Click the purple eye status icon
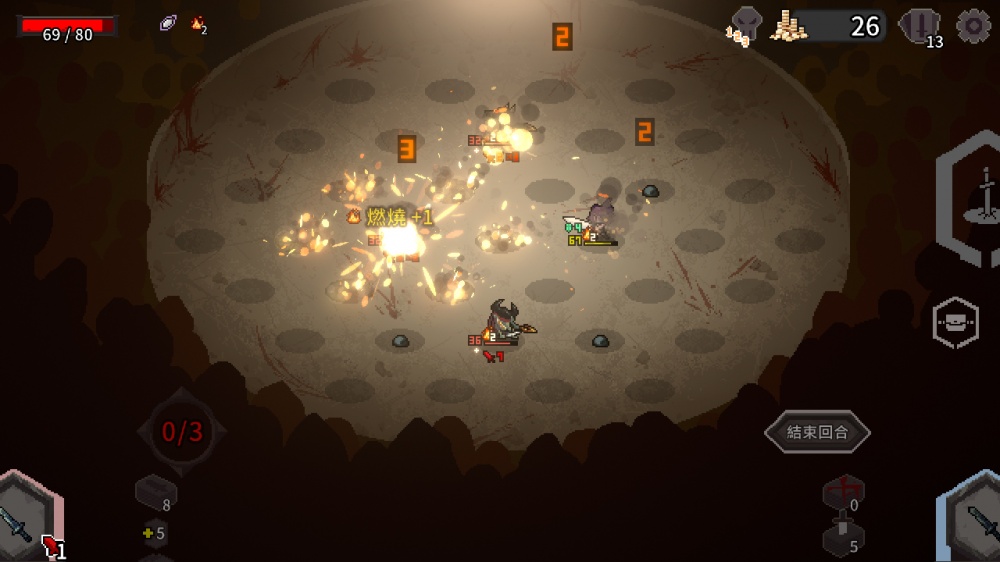 click(x=168, y=24)
